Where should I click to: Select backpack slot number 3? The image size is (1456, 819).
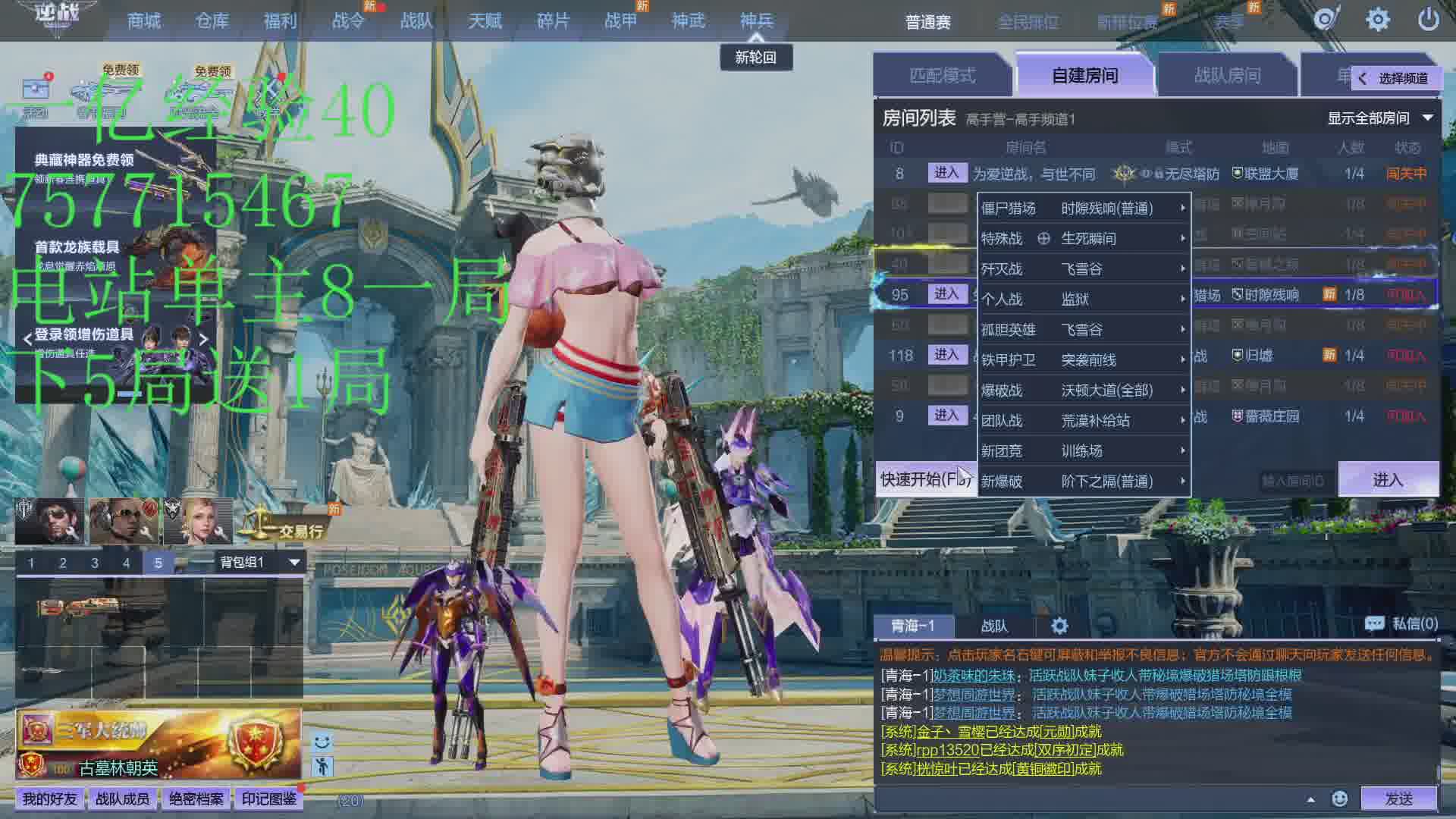coord(95,563)
